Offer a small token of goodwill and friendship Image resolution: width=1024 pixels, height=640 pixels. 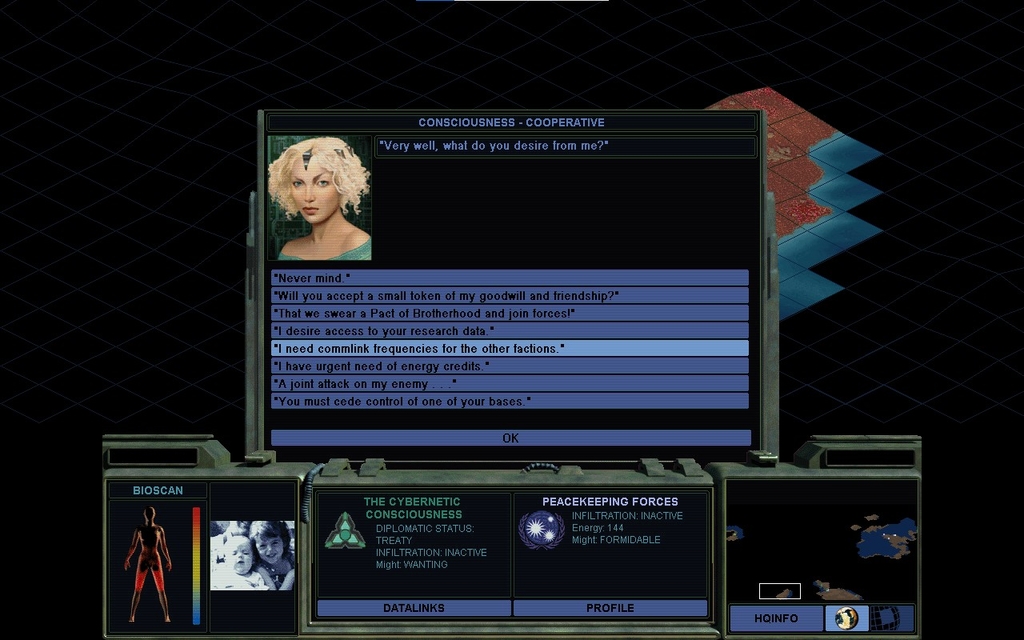(x=509, y=296)
